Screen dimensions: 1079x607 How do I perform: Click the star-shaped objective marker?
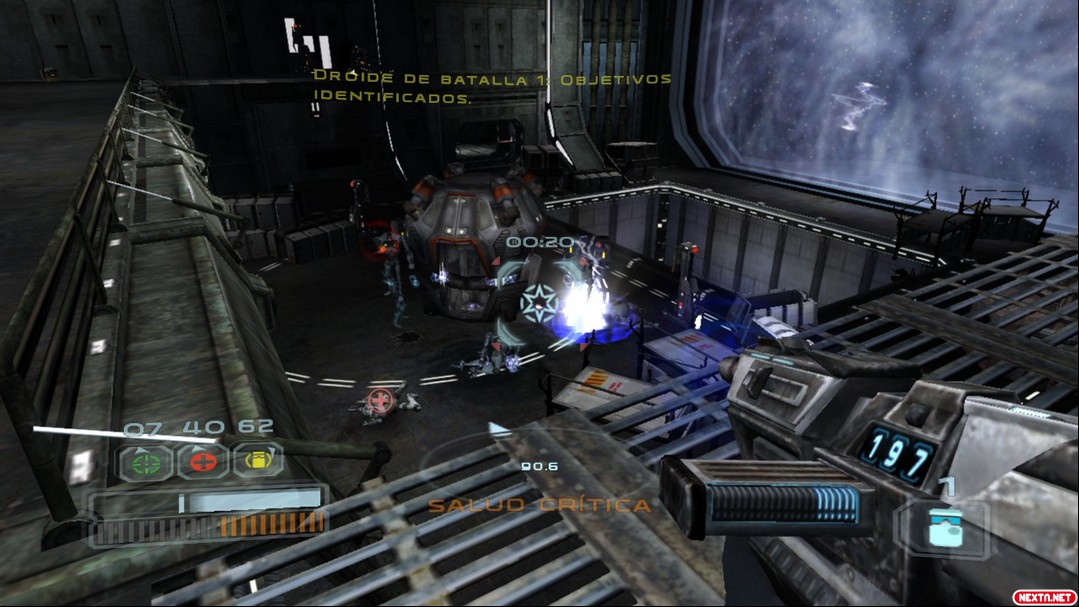[x=538, y=303]
